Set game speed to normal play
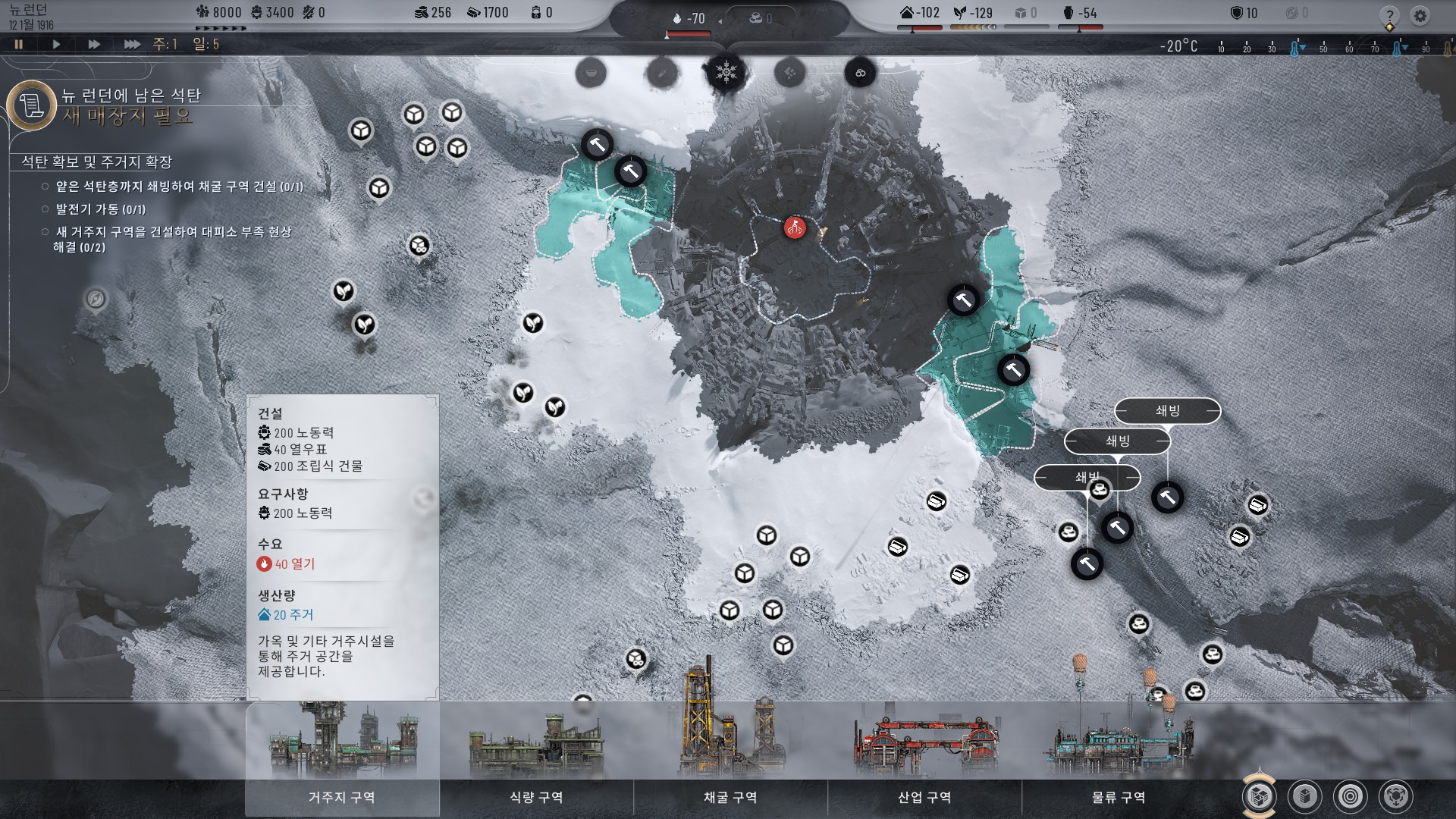The width and height of the screenshot is (1456, 819). tap(56, 45)
